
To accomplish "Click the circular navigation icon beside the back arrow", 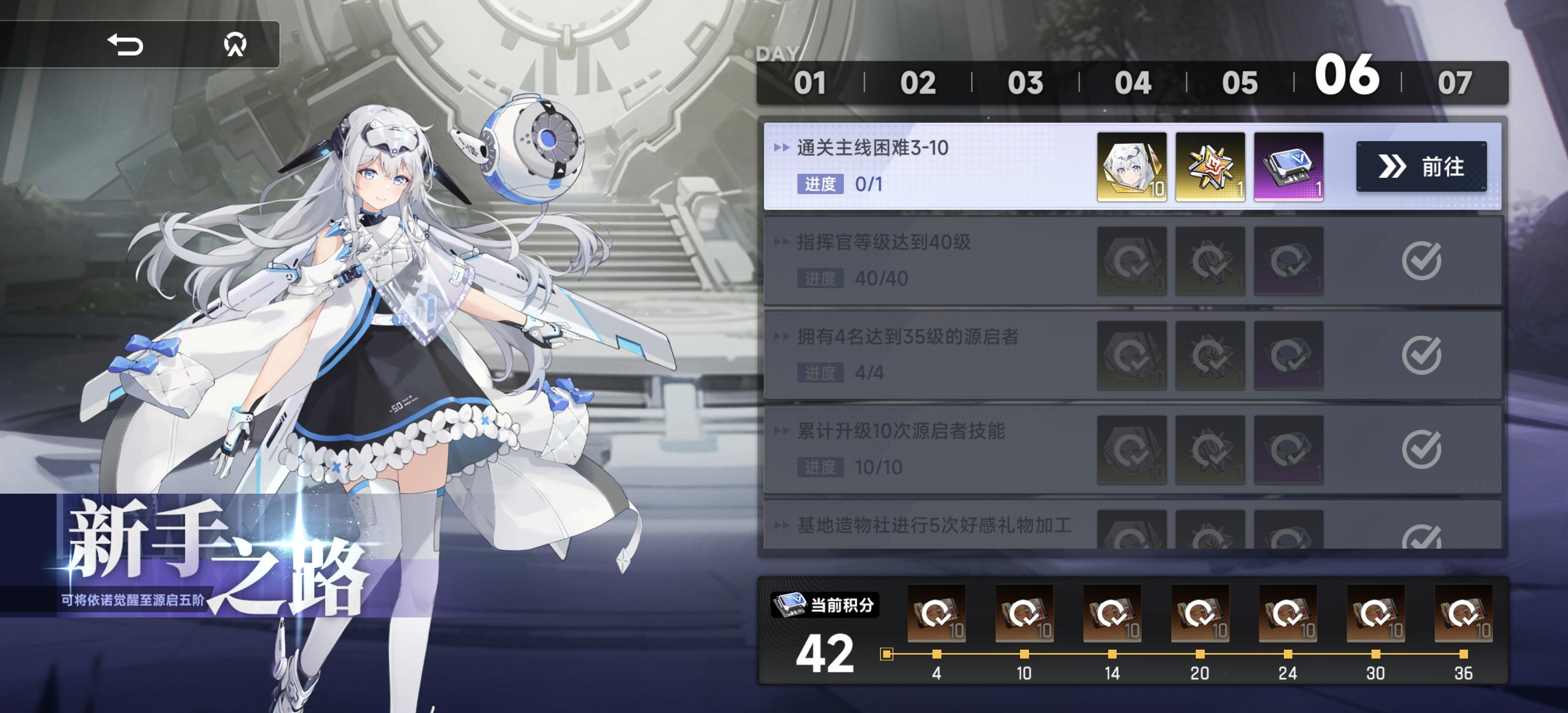I will pyautogui.click(x=238, y=44).
